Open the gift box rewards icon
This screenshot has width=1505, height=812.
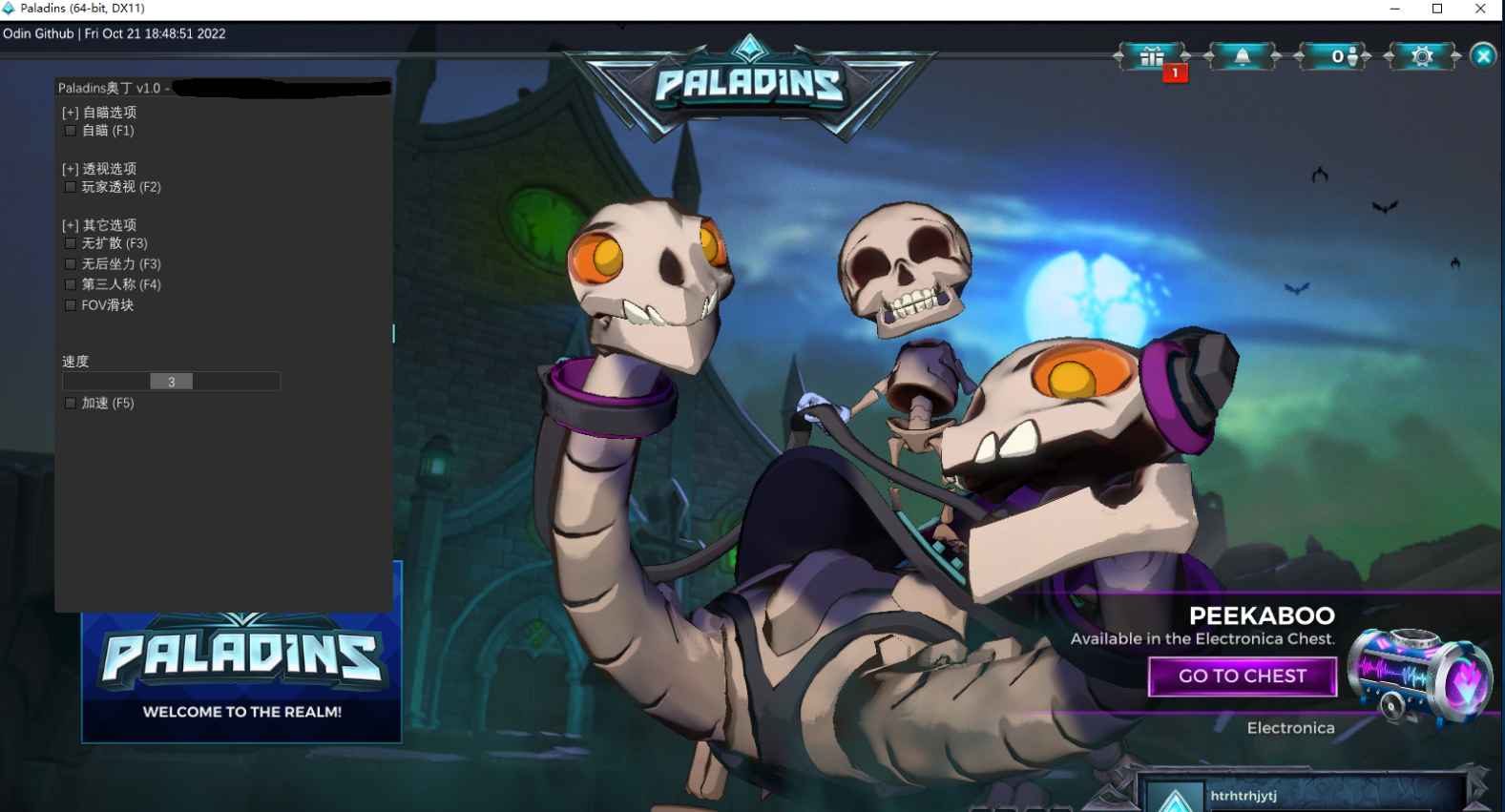(x=1152, y=57)
